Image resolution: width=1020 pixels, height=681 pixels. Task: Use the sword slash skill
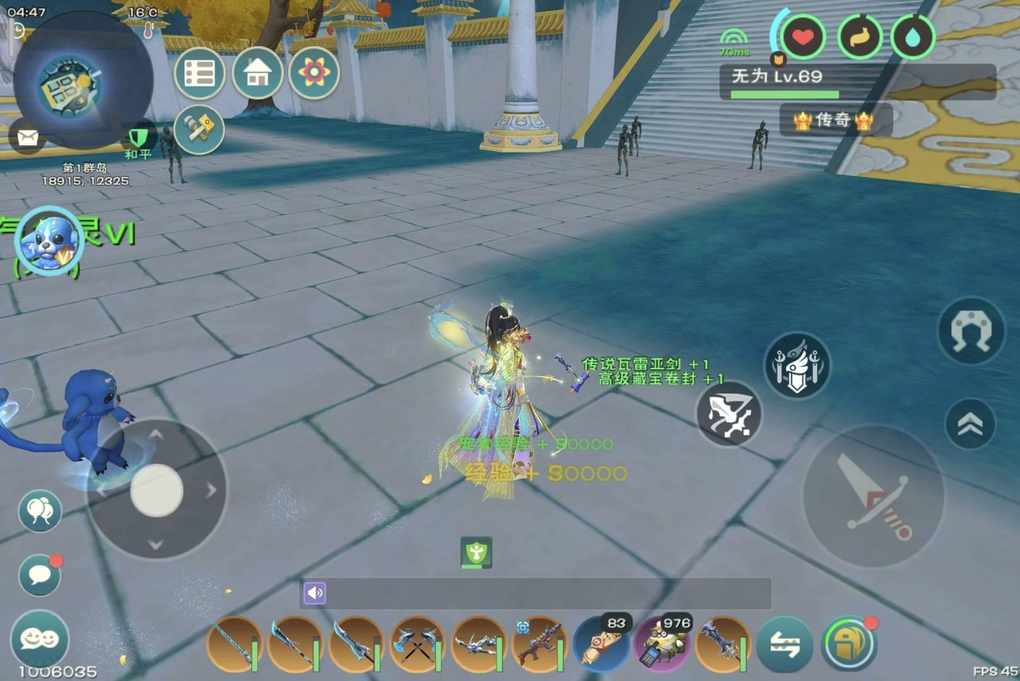point(729,413)
